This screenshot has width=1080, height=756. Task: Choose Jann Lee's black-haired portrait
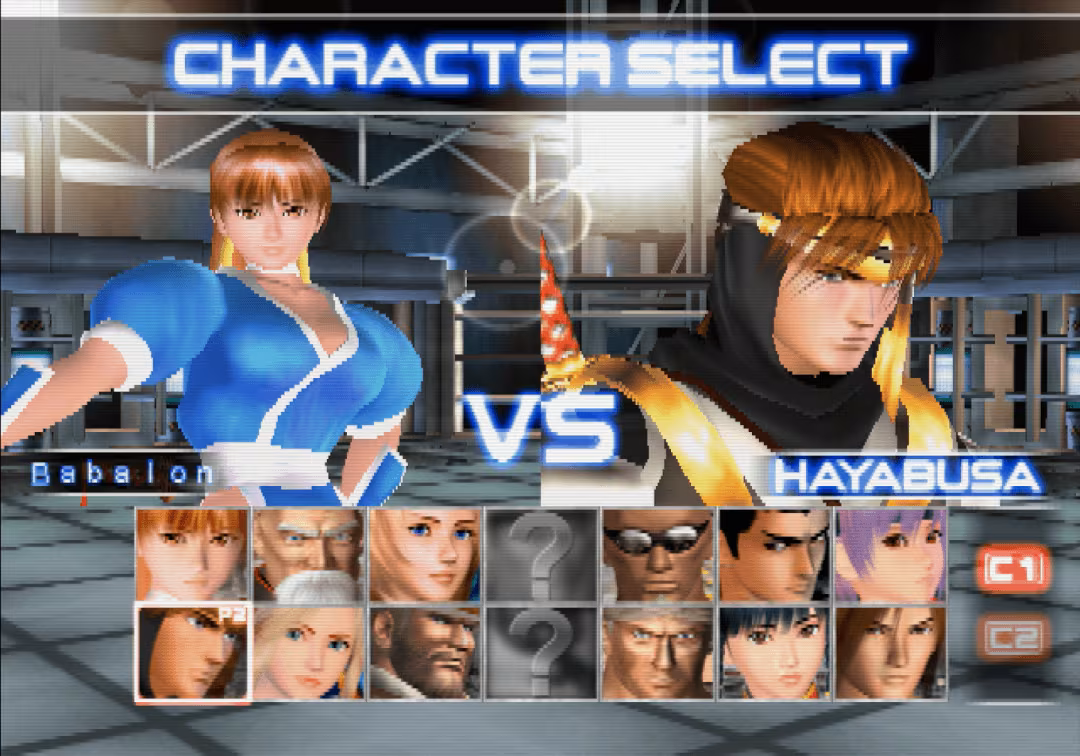coord(775,554)
